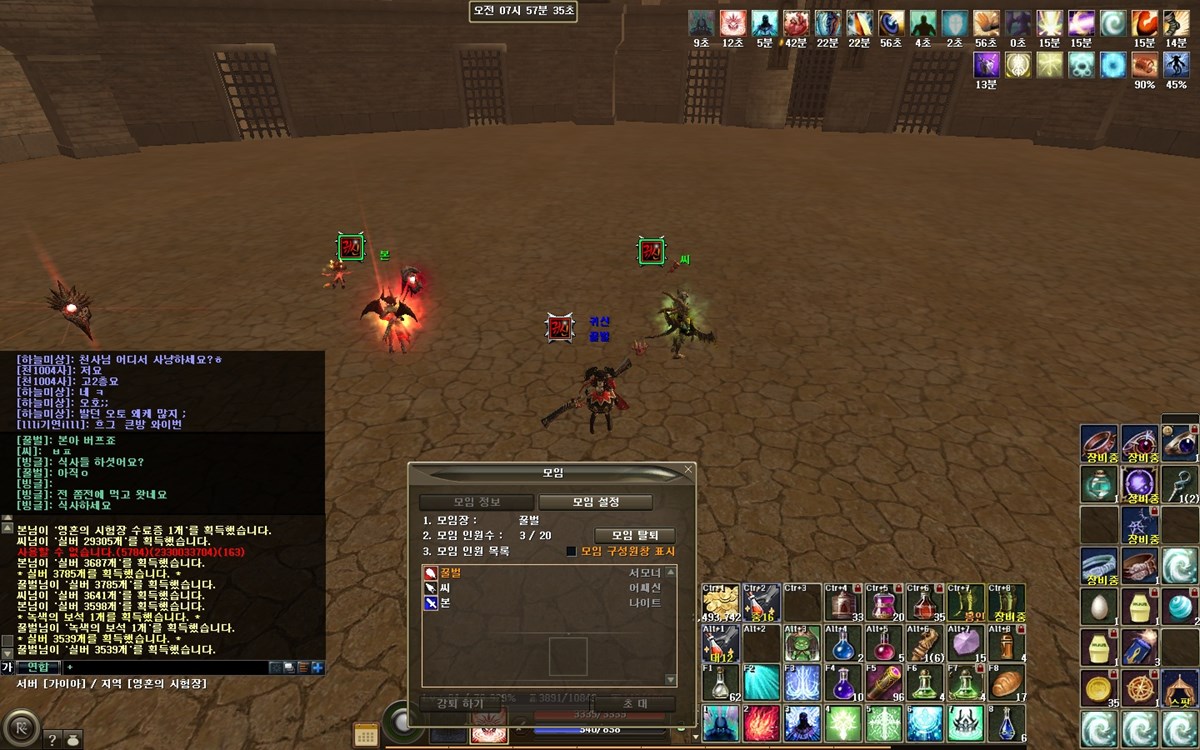The image size is (1200, 750).
Task: Switch to the 모임 정보 tab
Action: click(477, 502)
